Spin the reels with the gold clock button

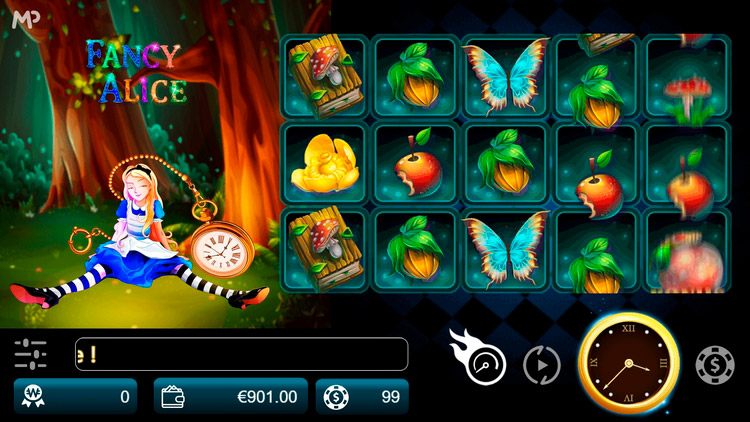point(629,364)
